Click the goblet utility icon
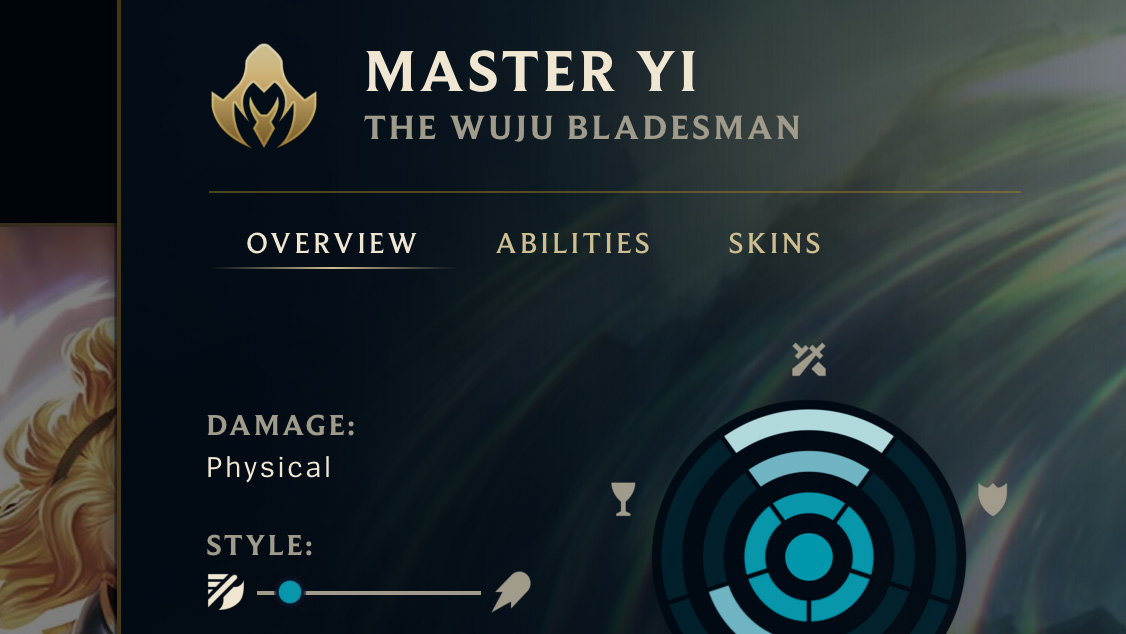The height and width of the screenshot is (634, 1126). pyautogui.click(x=623, y=498)
